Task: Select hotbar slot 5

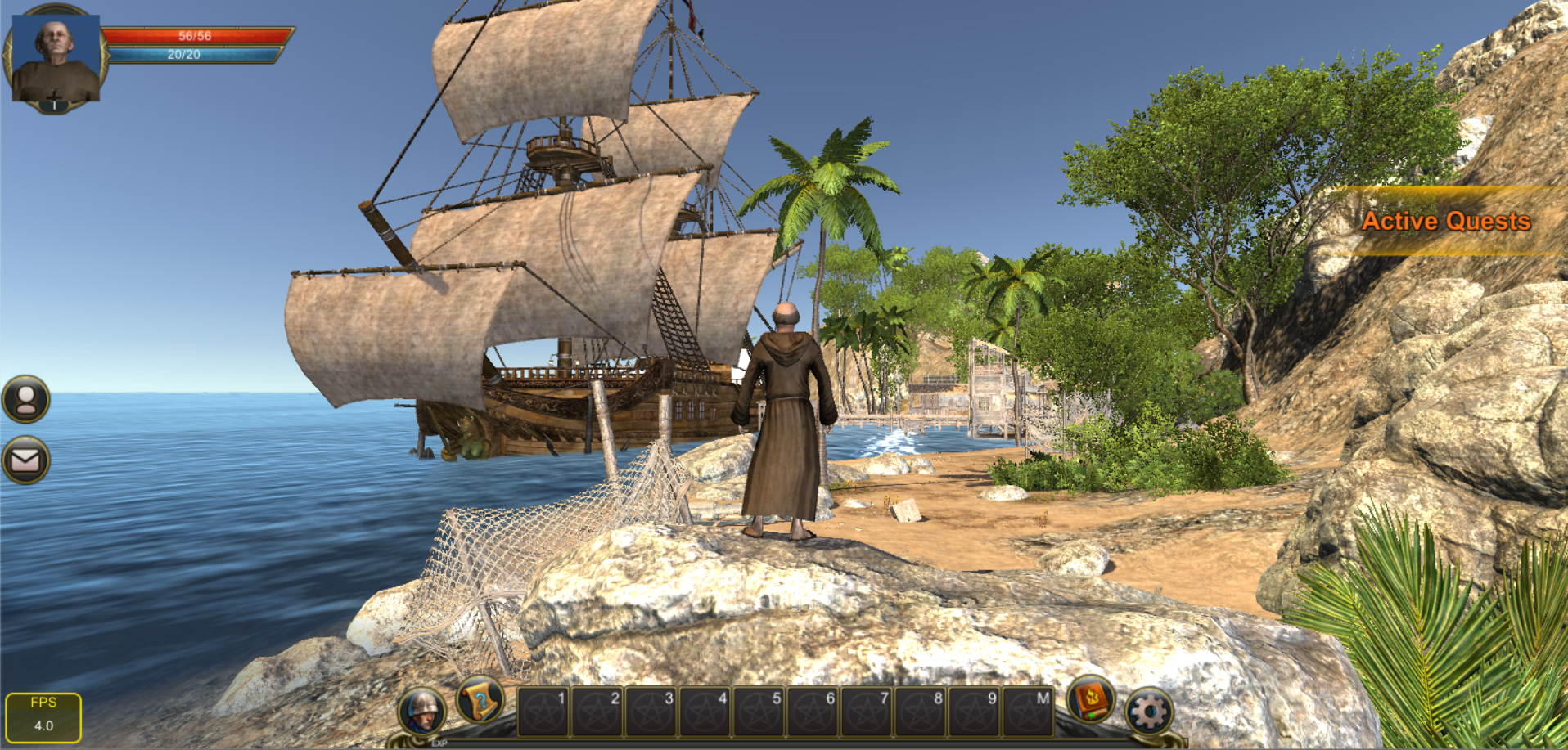Action: pos(759,712)
